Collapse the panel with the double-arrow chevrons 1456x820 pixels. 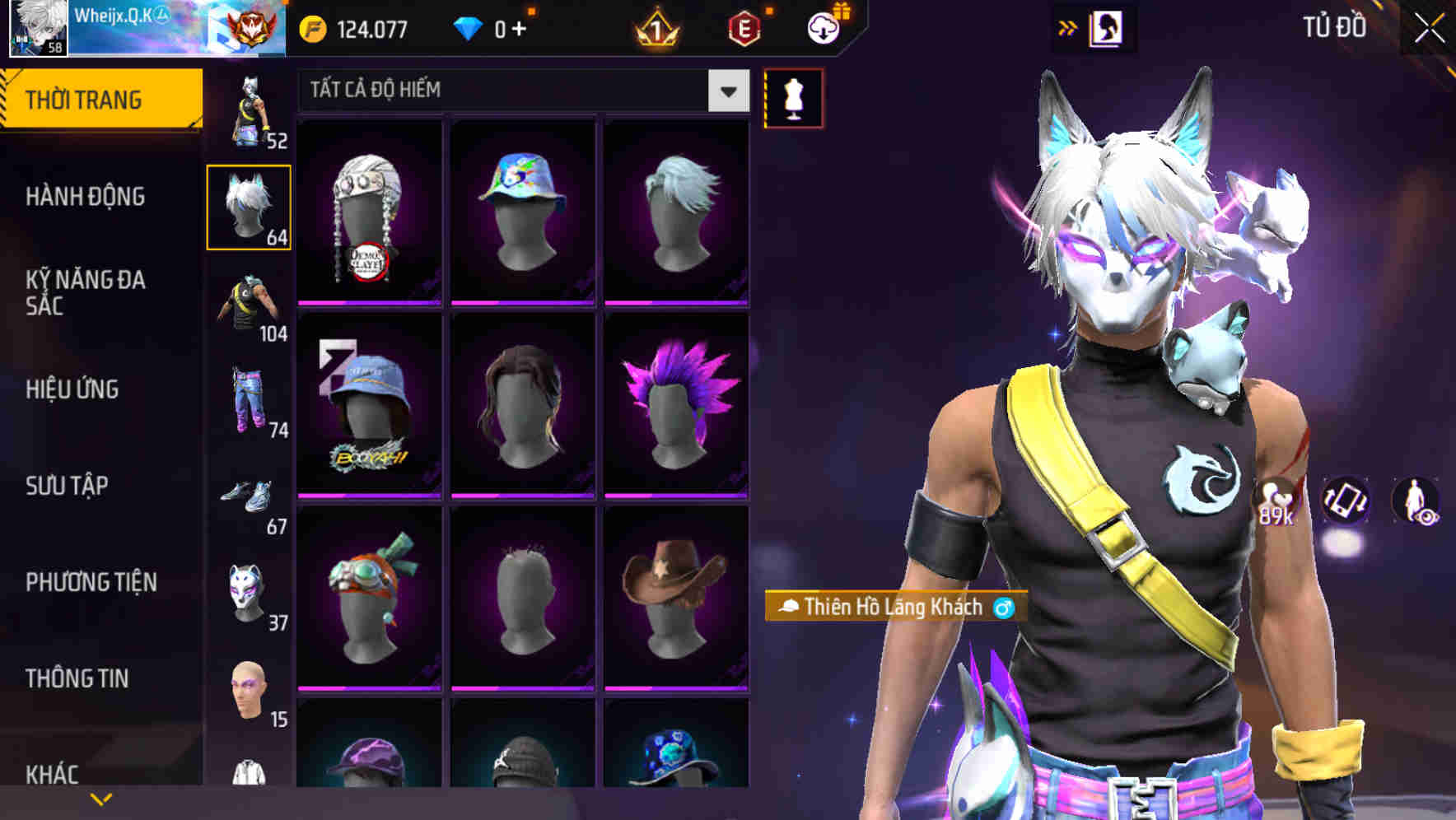coord(1066,26)
